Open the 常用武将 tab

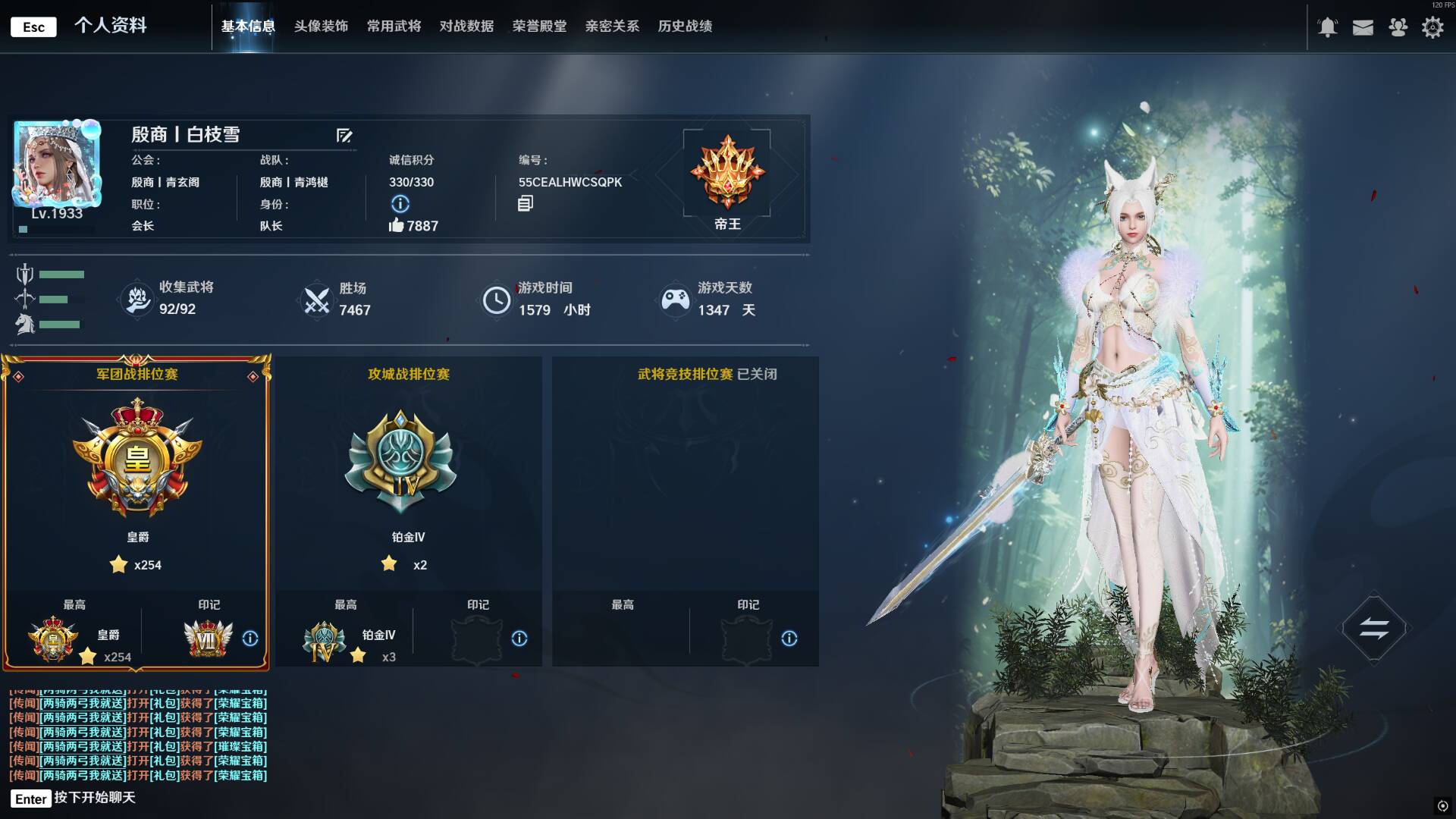394,27
